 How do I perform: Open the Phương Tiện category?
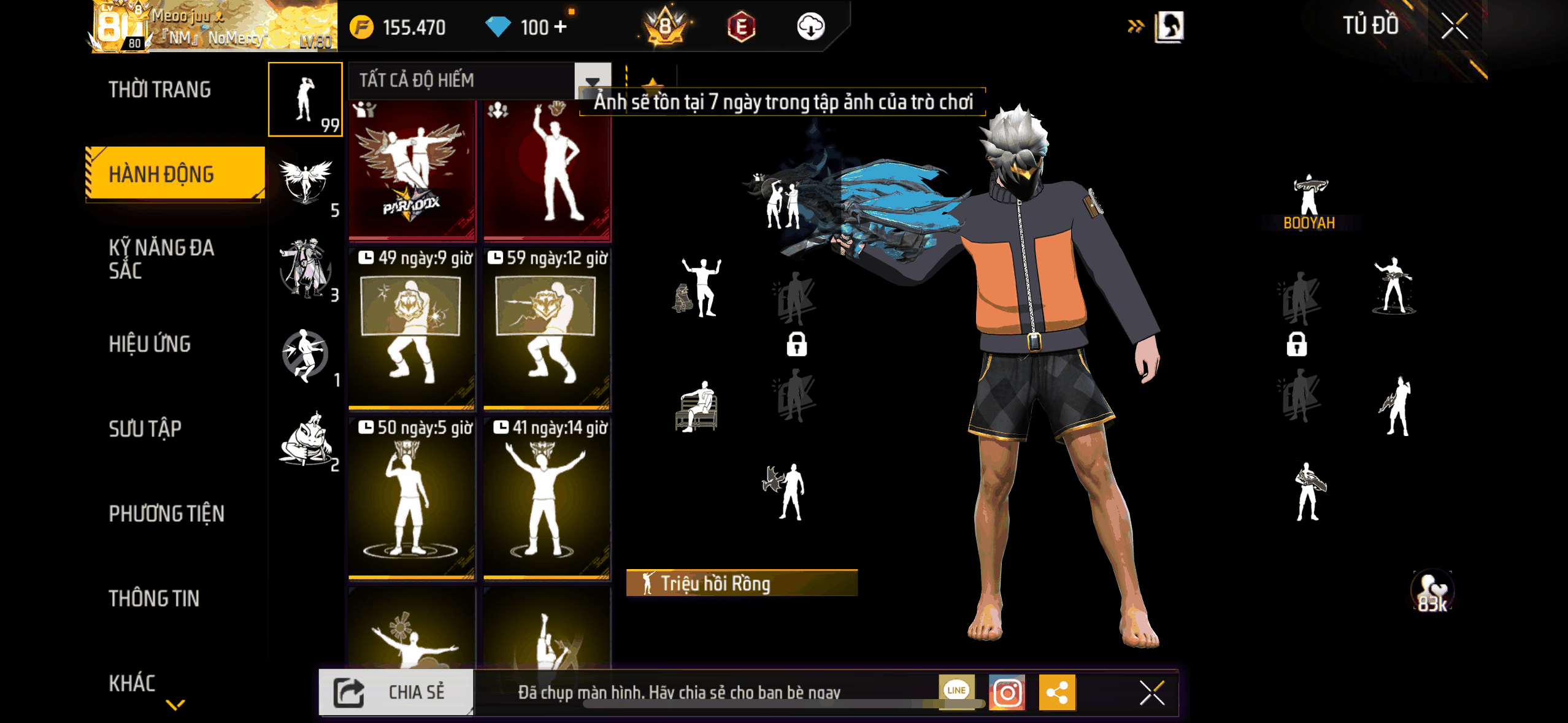pyautogui.click(x=166, y=513)
